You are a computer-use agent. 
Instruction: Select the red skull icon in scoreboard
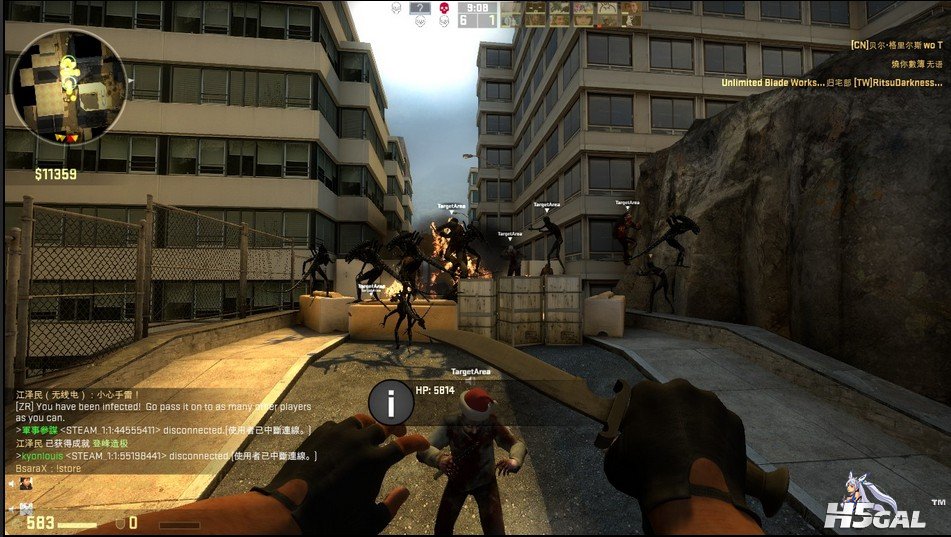pyautogui.click(x=444, y=8)
